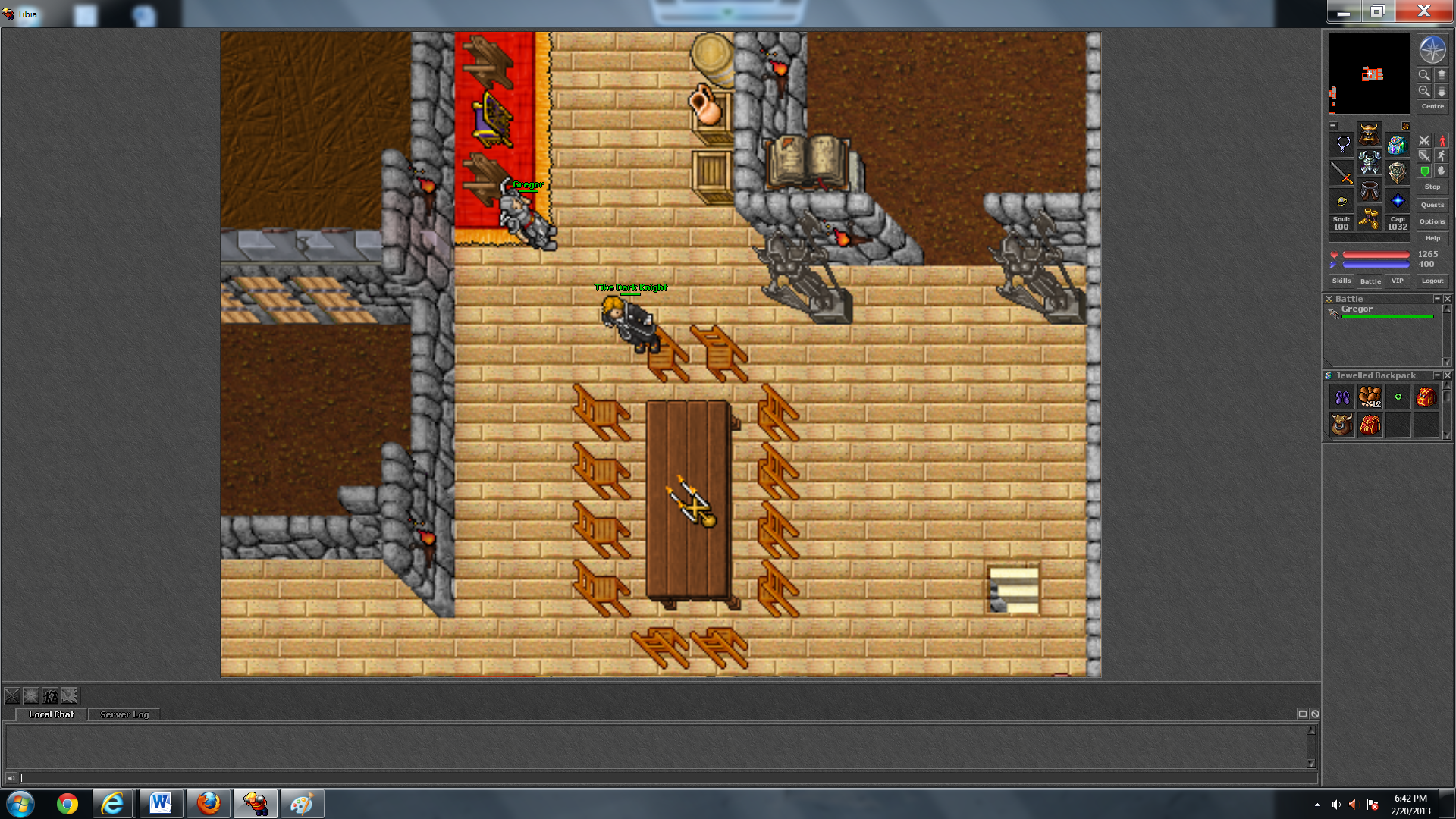Close the Jewelled Backpack window

click(1447, 375)
